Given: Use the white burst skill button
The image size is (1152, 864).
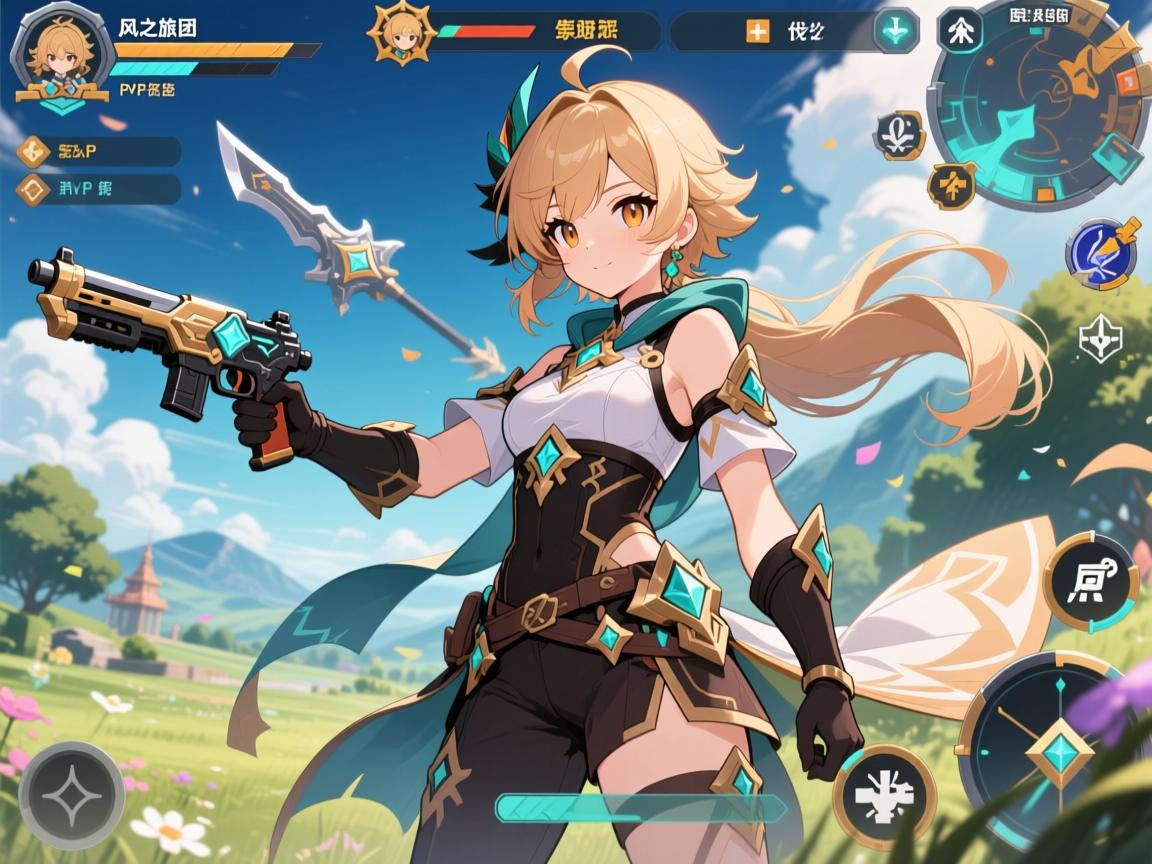Looking at the screenshot, I should 885,796.
